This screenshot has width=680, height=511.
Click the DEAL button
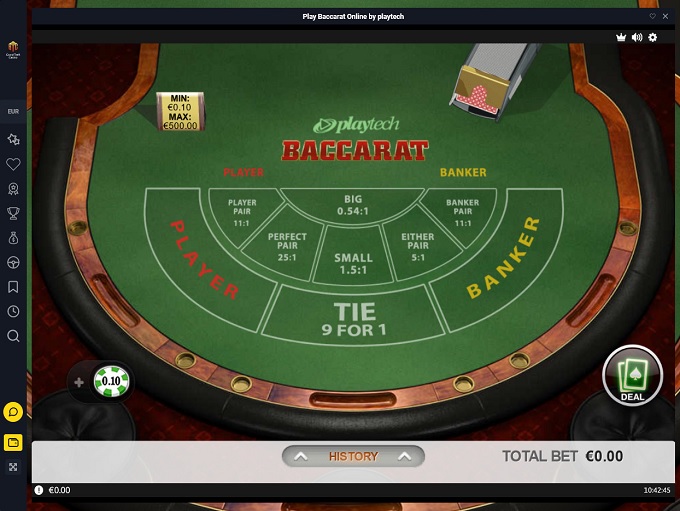632,375
